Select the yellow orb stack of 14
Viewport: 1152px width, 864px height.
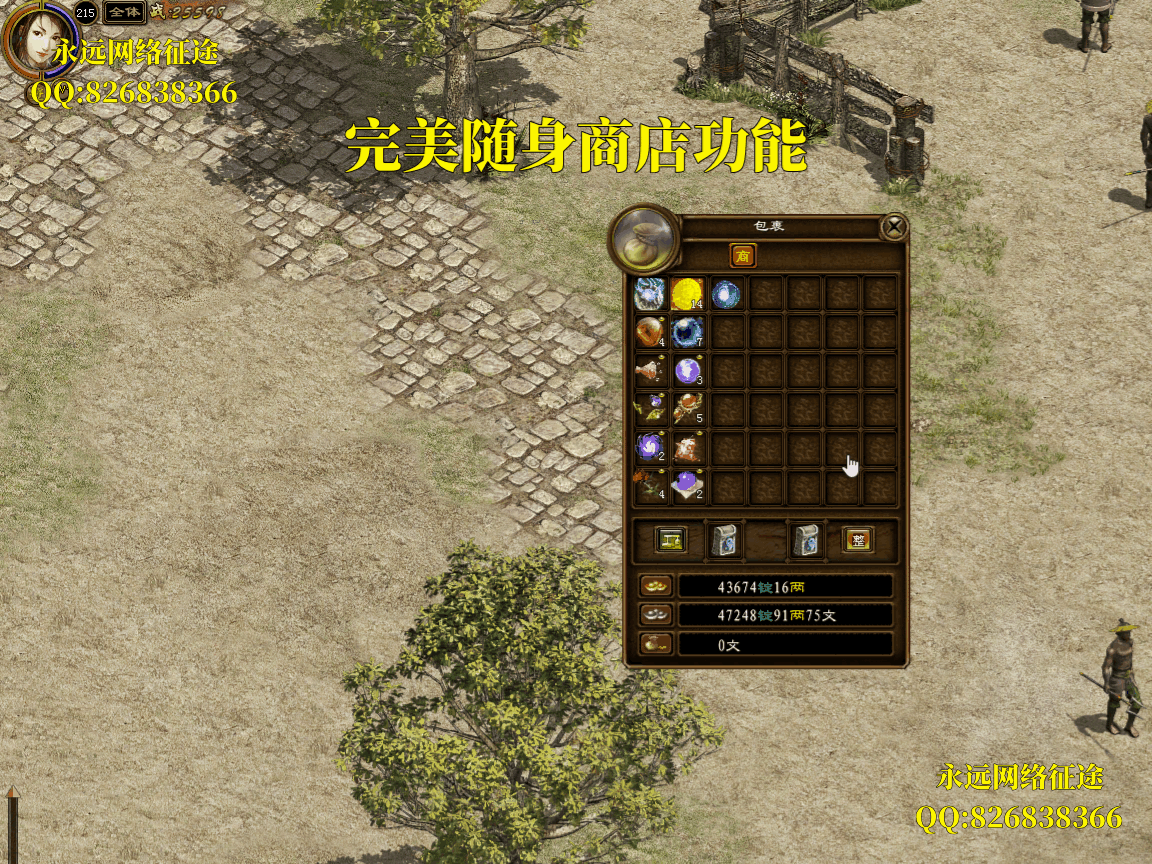coord(688,294)
